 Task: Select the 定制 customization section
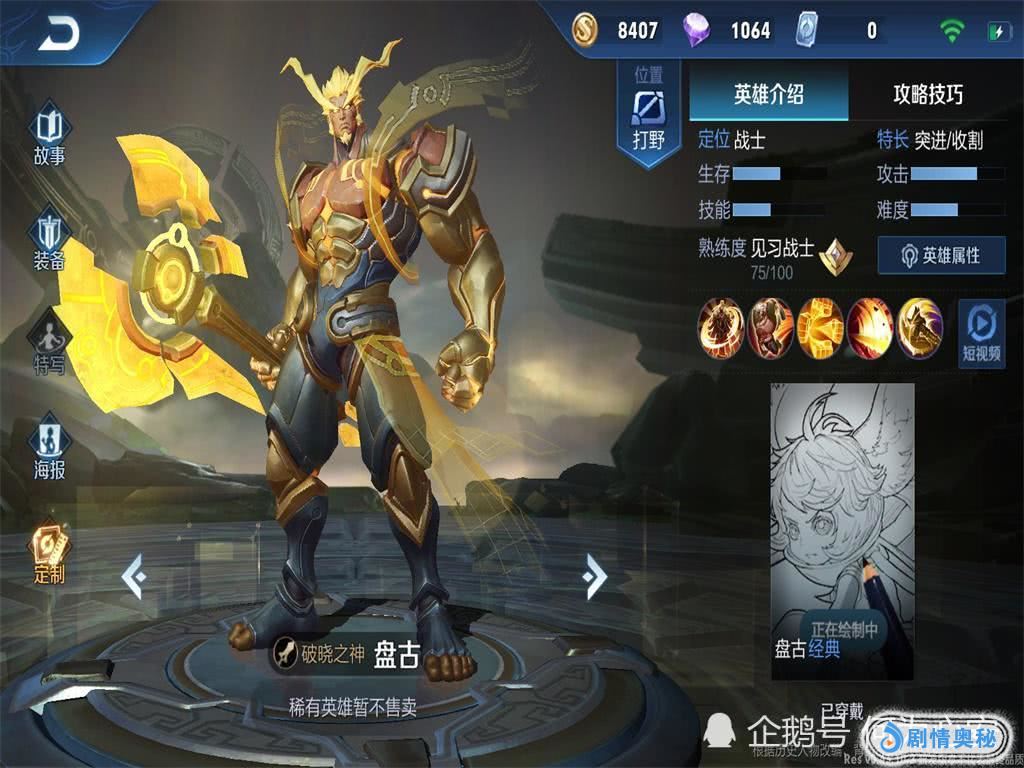(49, 555)
